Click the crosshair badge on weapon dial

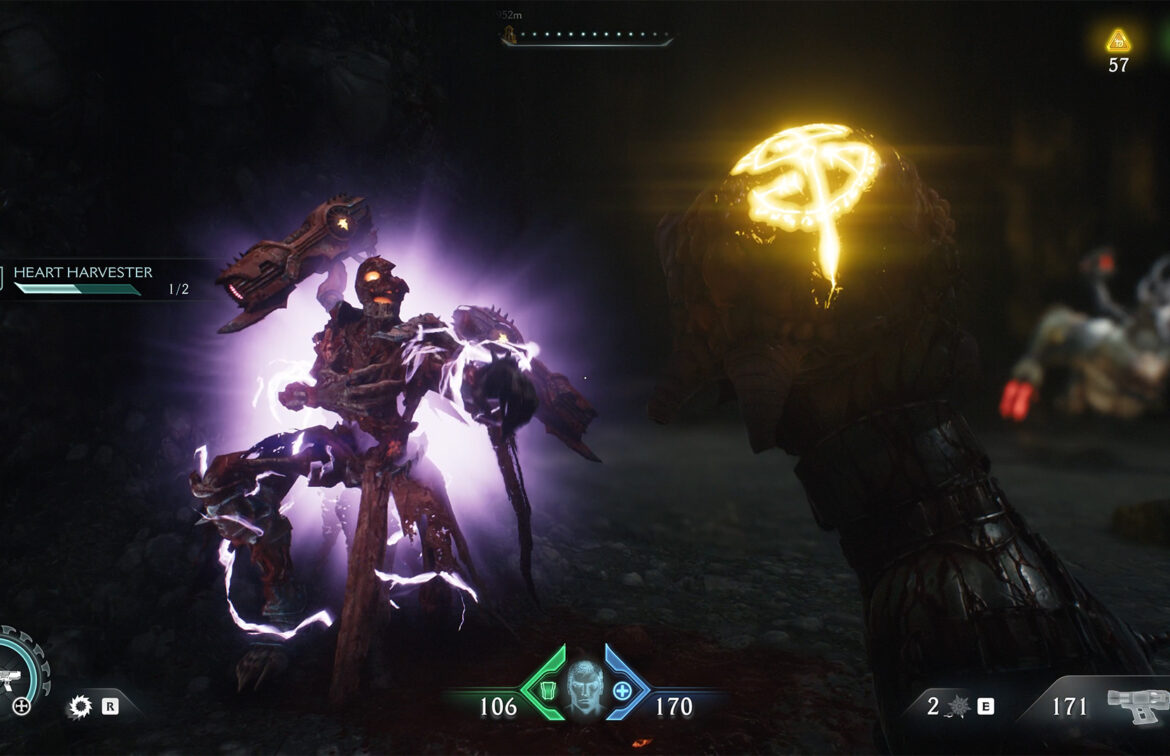(x=21, y=707)
